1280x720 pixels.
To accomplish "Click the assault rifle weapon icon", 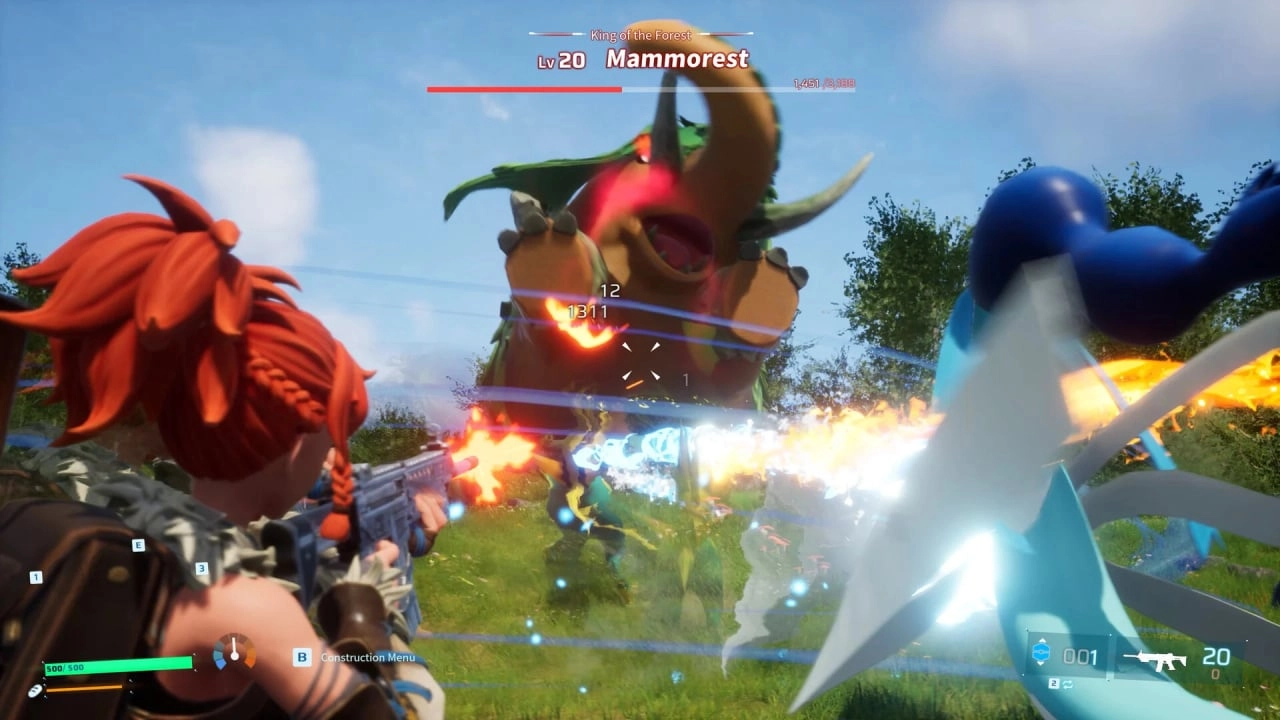I will [x=1155, y=659].
